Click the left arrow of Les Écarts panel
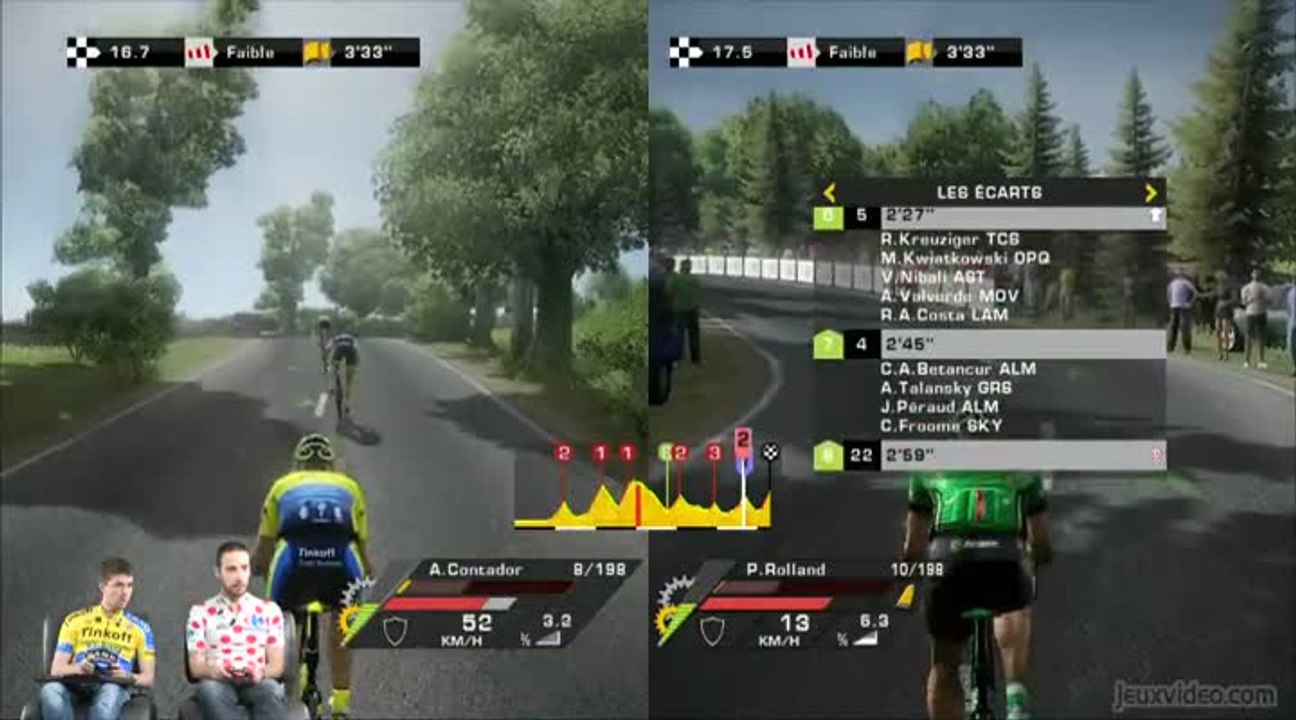Screen dimensions: 1296x720 [829, 193]
